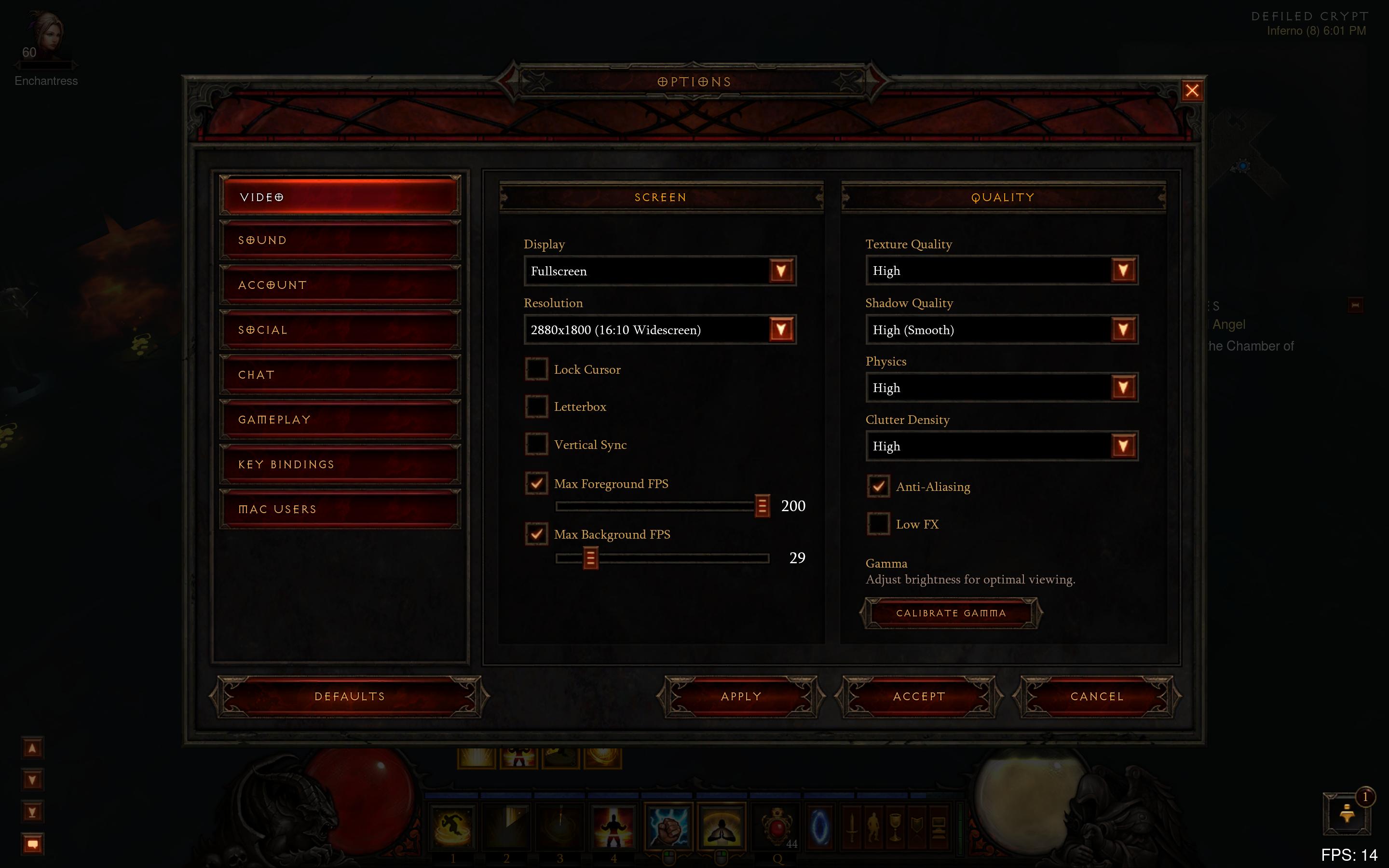Open the Account settings section
Image resolution: width=1389 pixels, height=868 pixels.
[340, 285]
